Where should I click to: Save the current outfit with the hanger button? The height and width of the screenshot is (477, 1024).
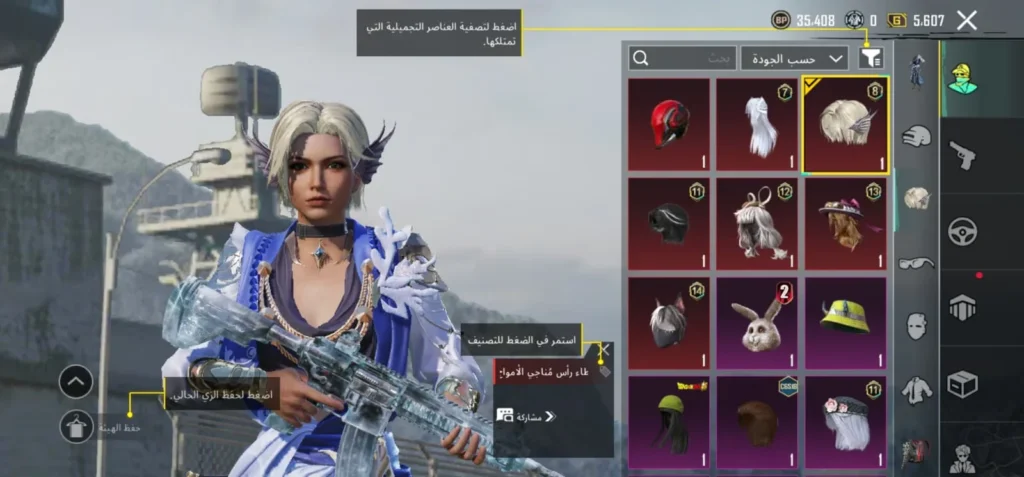(x=76, y=428)
